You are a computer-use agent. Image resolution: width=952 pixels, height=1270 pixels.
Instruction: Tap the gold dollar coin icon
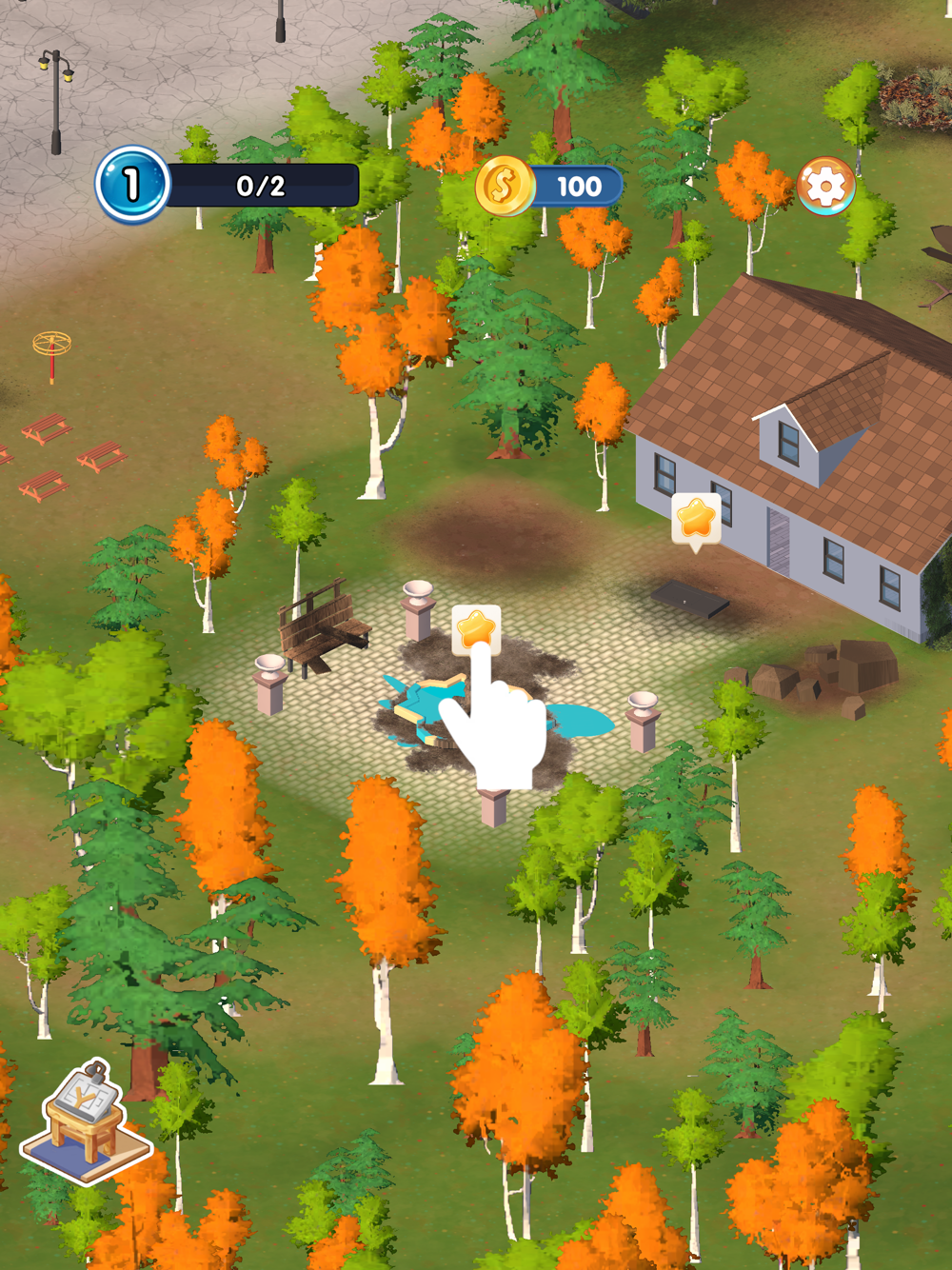[x=504, y=186]
